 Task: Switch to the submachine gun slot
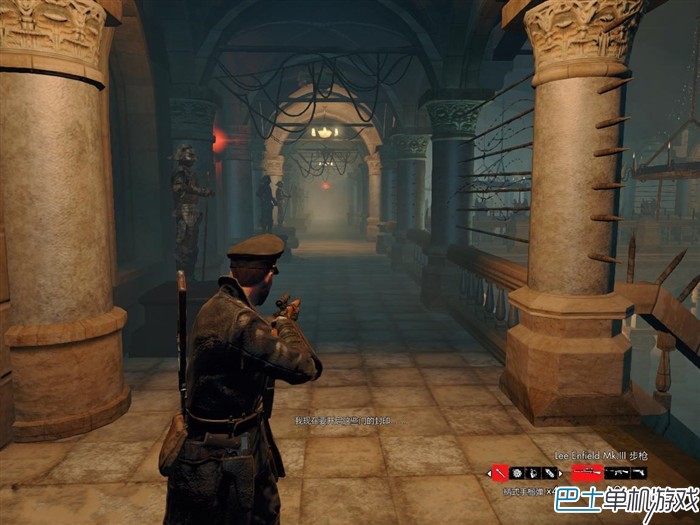[617, 472]
